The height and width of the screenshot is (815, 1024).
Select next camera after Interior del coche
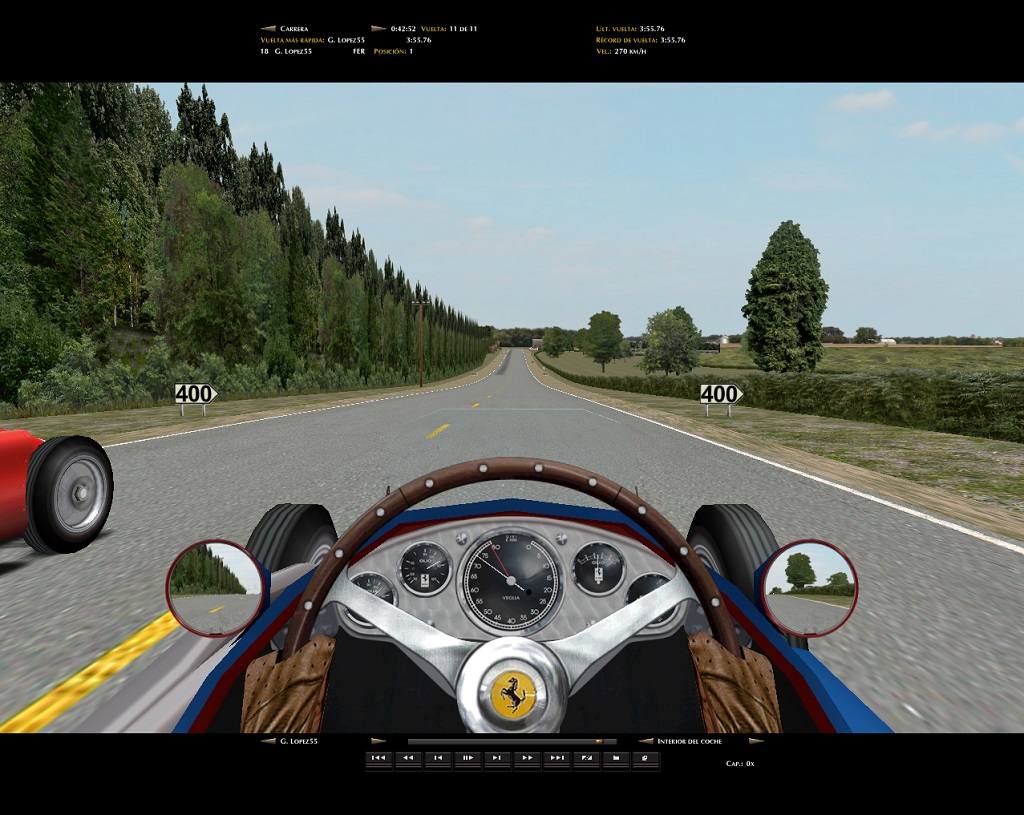point(756,741)
